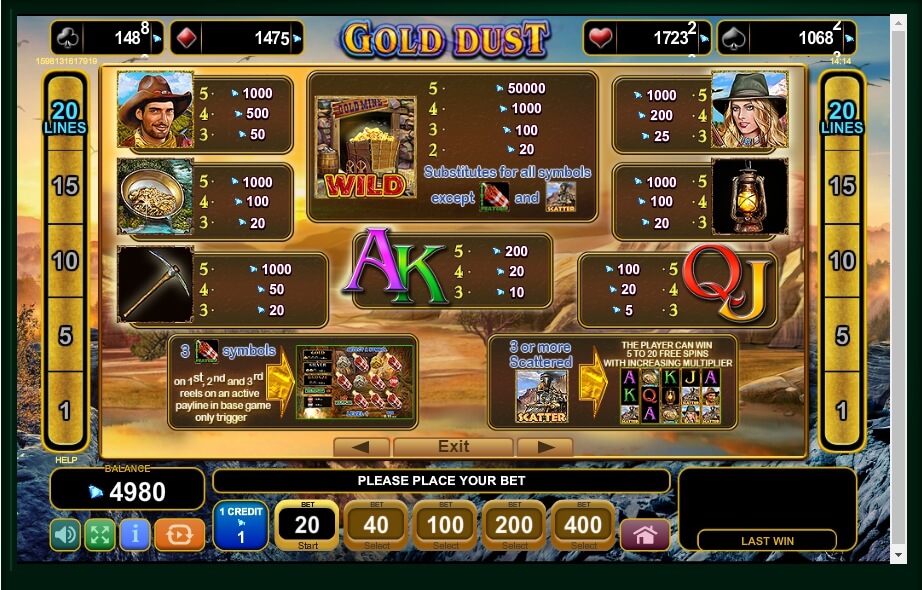Exit the paytable screen

coord(453,447)
